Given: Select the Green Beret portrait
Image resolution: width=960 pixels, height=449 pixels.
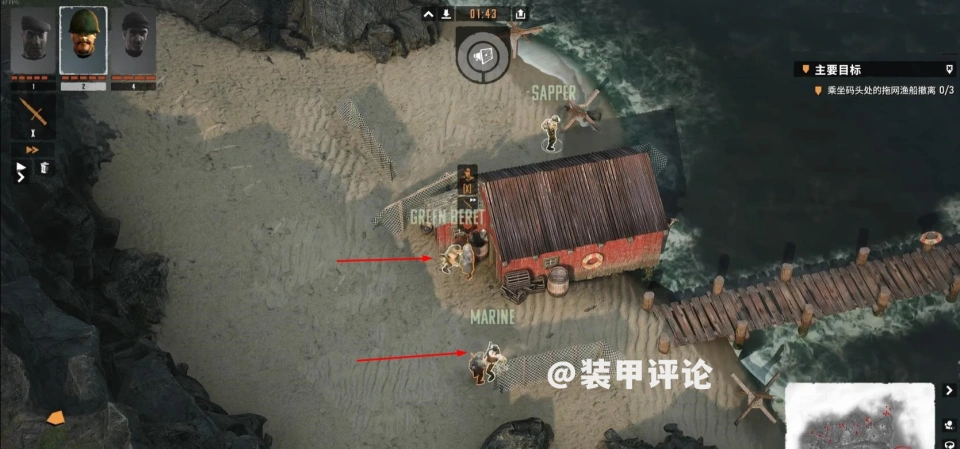Looking at the screenshot, I should [x=30, y=42].
